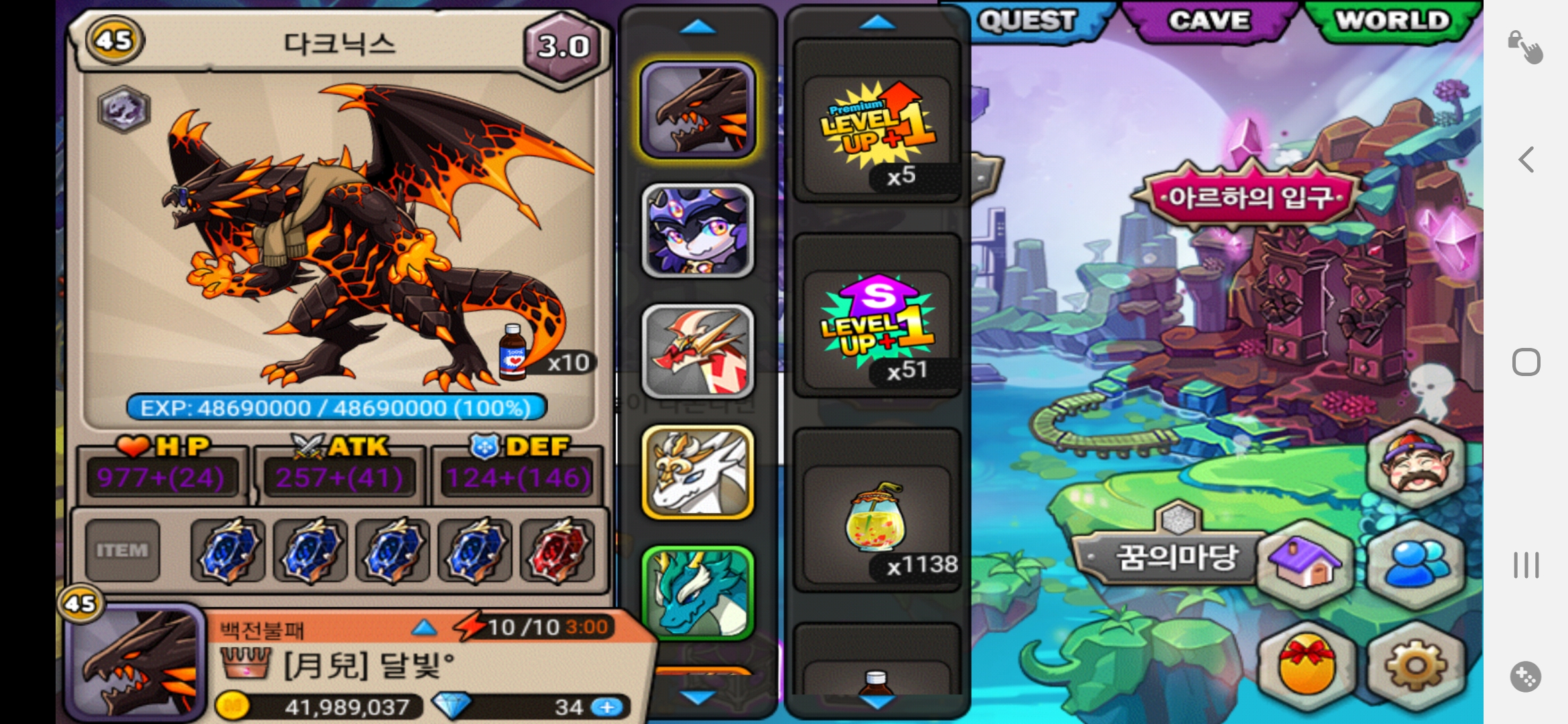Viewport: 1568px width, 724px height.
Task: Open the friends list icon
Action: tap(1415, 563)
